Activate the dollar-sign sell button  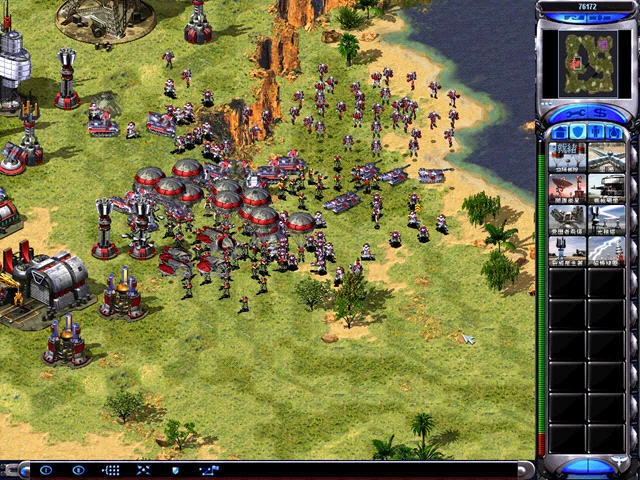600,112
